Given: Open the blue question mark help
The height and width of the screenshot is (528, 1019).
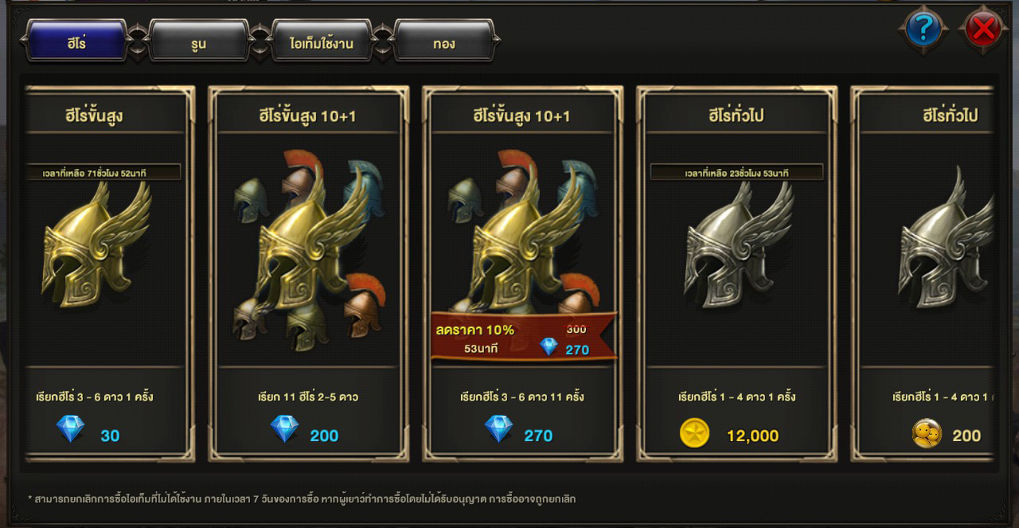Looking at the screenshot, I should point(923,30).
